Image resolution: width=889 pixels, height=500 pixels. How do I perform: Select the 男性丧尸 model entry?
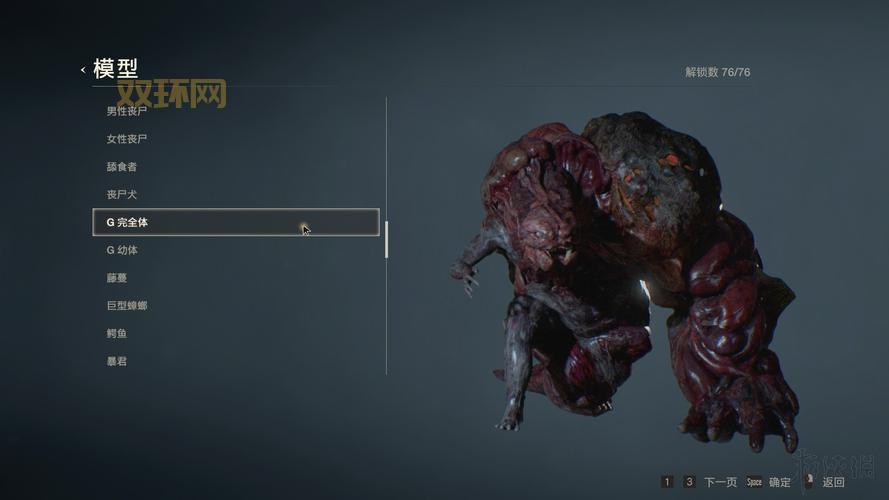127,111
